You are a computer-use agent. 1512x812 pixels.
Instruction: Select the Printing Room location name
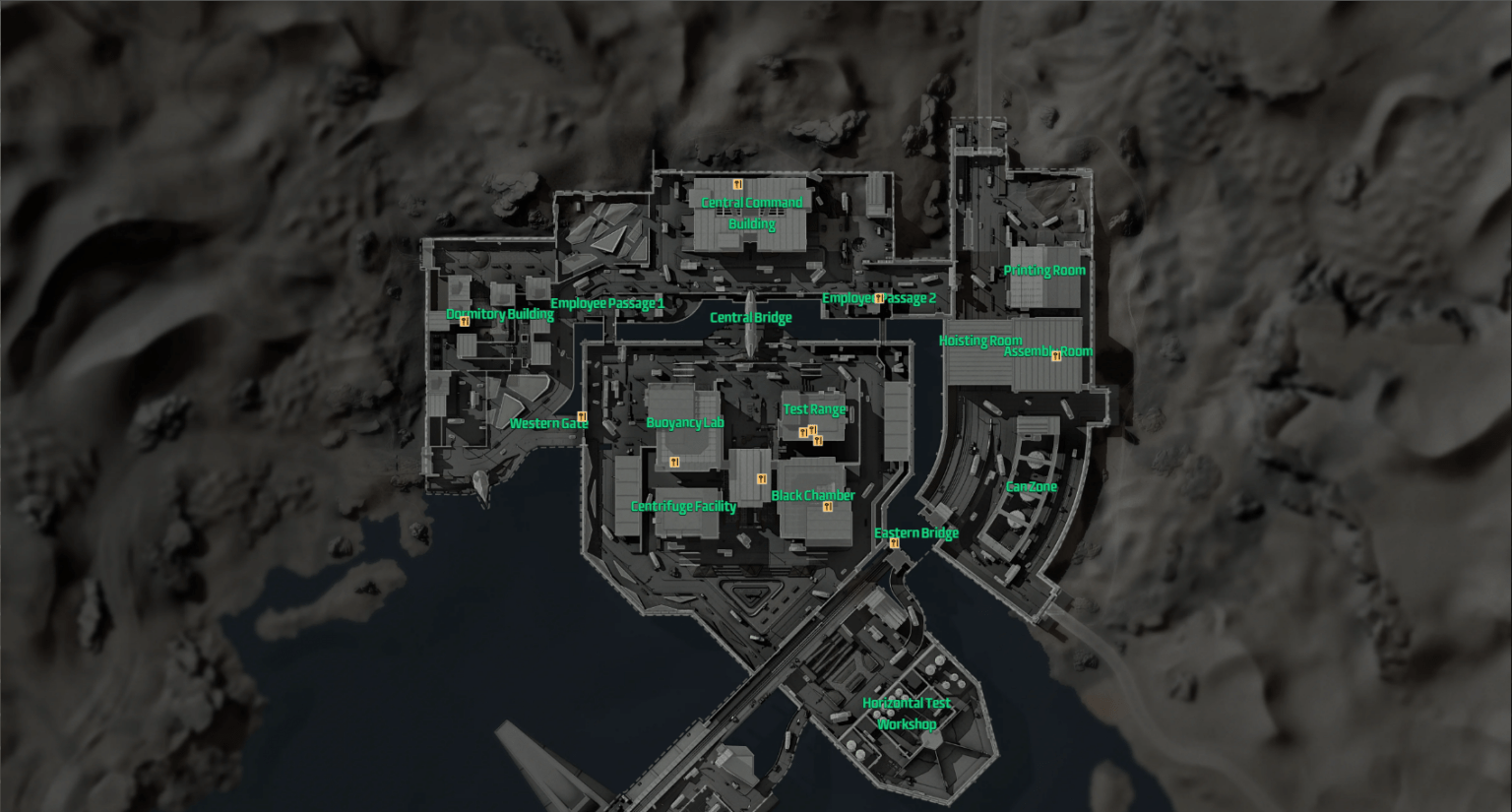point(1046,269)
